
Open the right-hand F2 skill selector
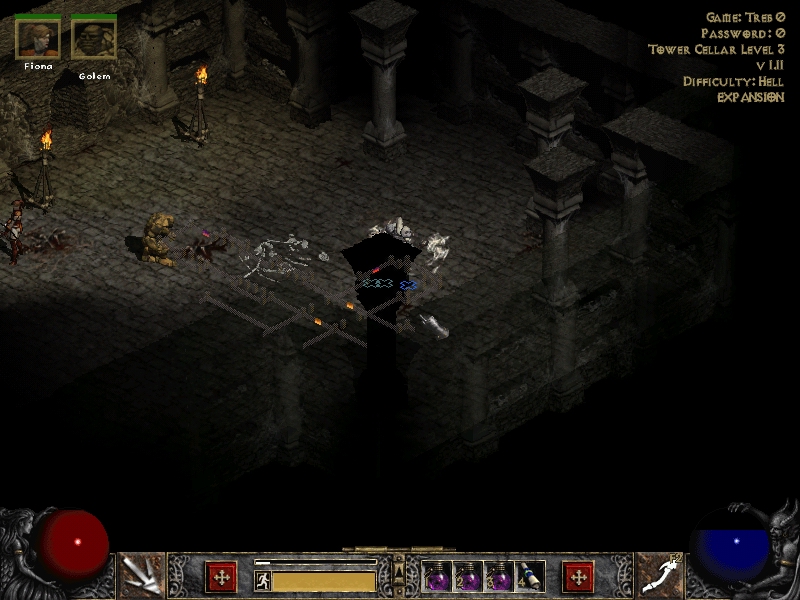tap(658, 575)
